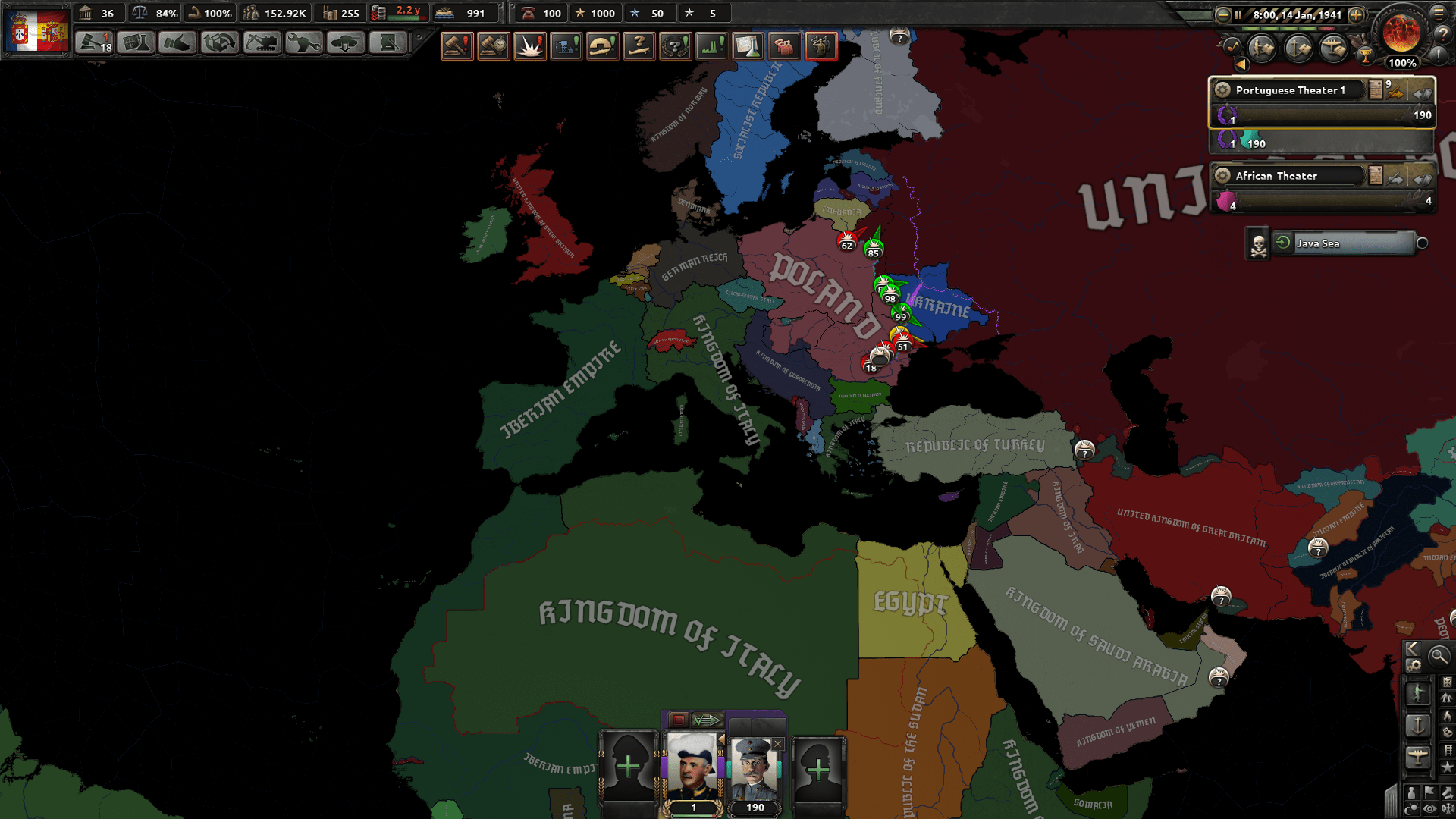Collapse the alert bar with the left arrow triangle
1456x819 pixels.
[x=1241, y=64]
